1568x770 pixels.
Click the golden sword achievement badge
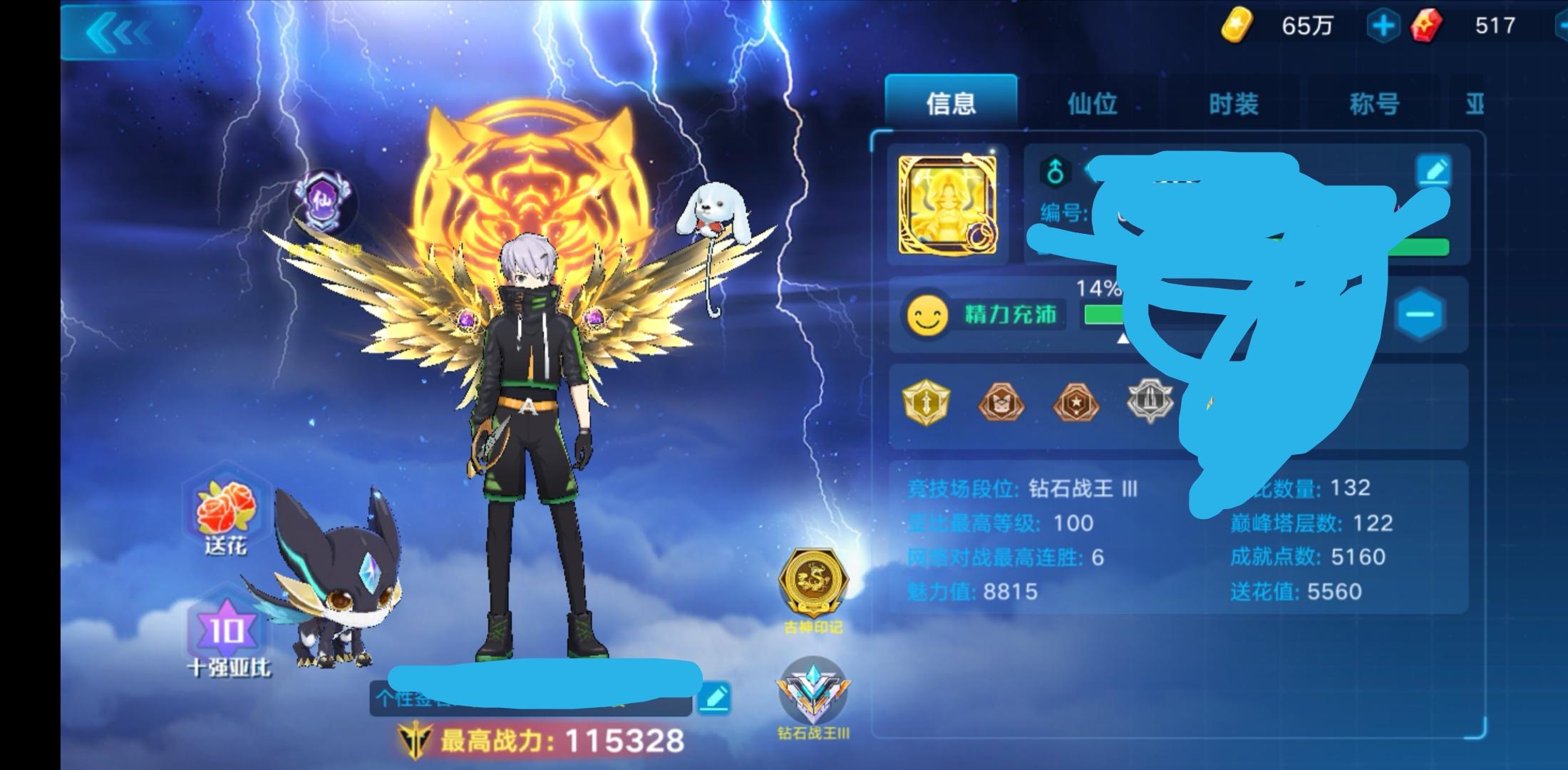tap(927, 403)
